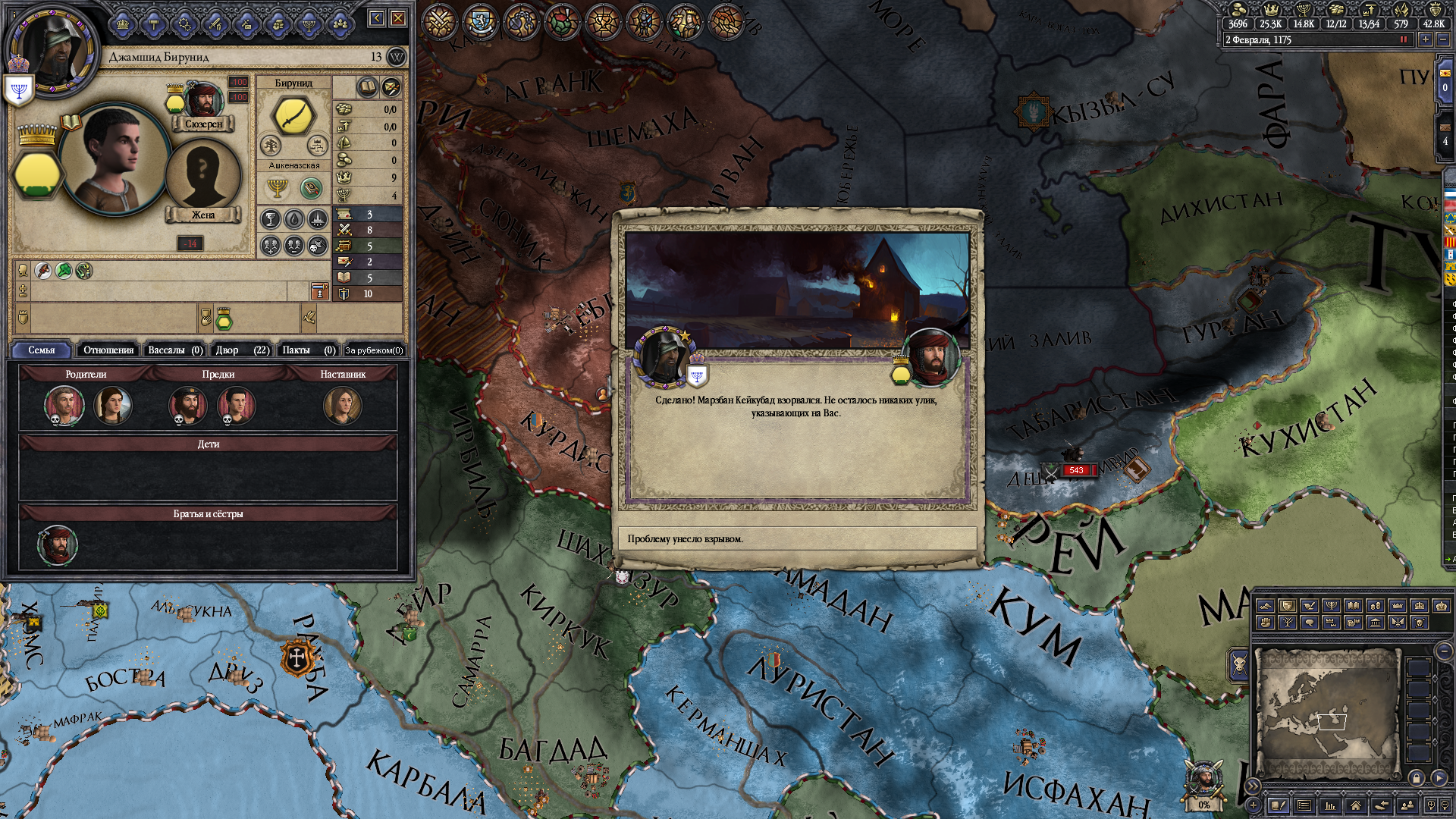Open the Вассалы tab

174,350
